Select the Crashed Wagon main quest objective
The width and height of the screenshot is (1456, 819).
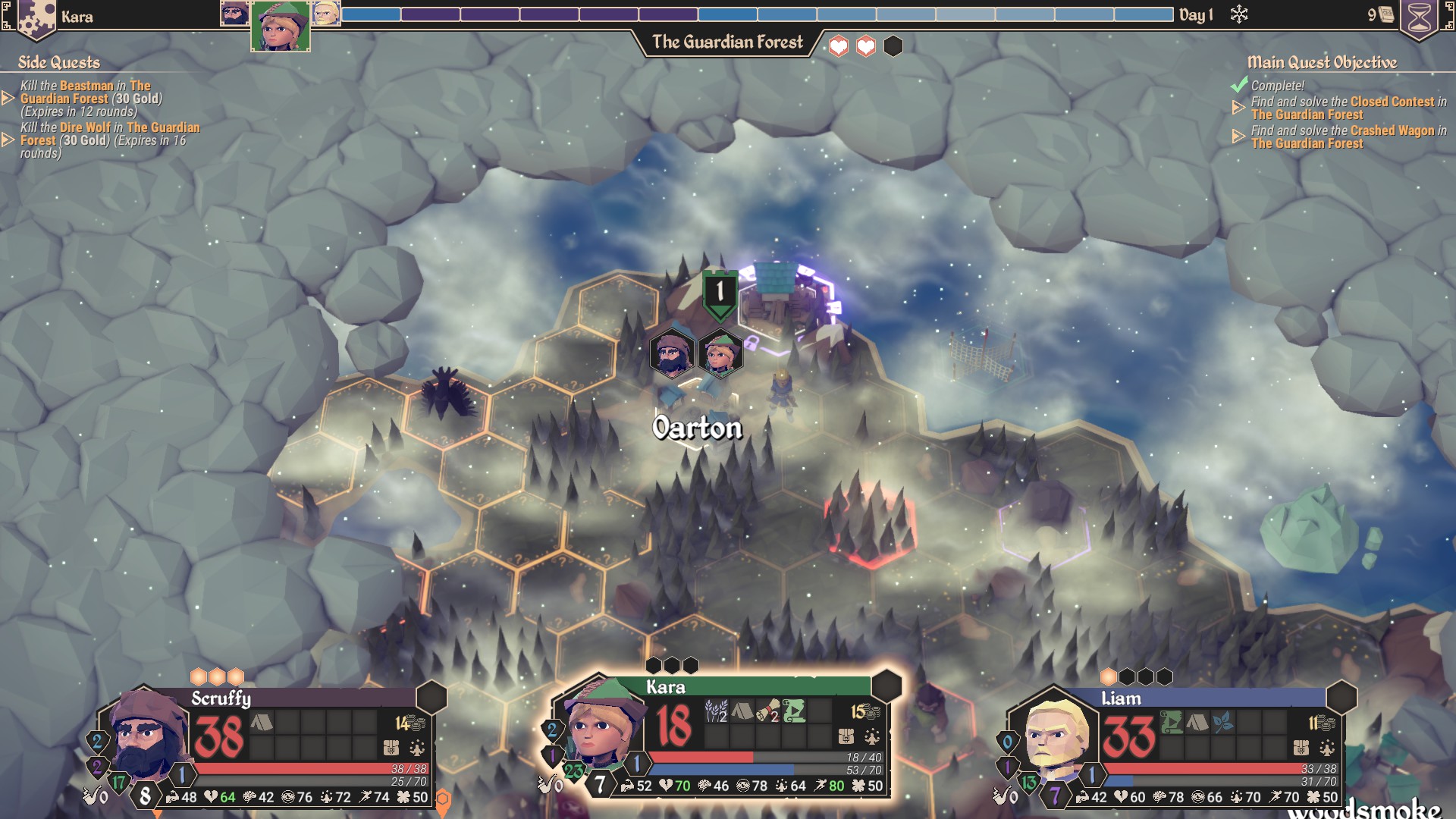[x=1347, y=136]
